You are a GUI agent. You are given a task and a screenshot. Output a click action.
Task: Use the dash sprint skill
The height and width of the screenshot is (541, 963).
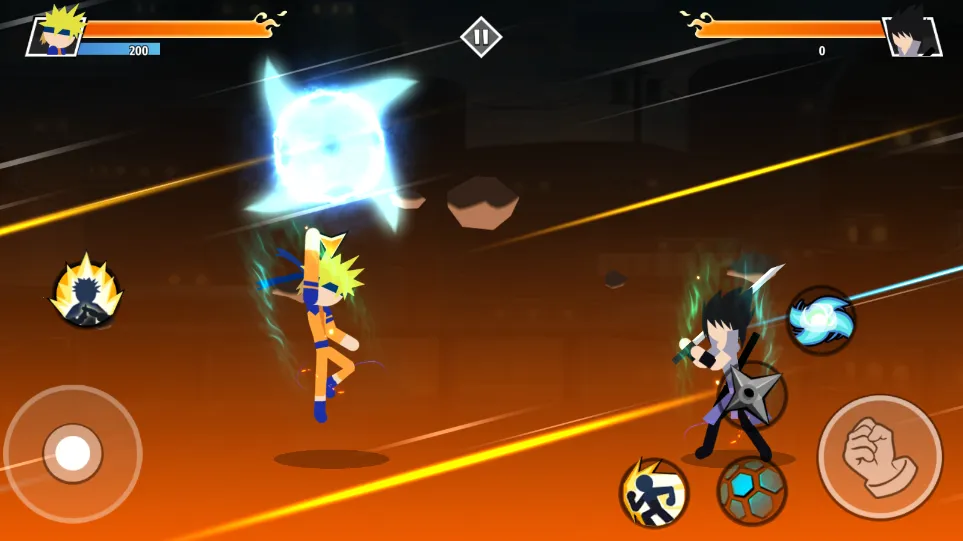[654, 492]
